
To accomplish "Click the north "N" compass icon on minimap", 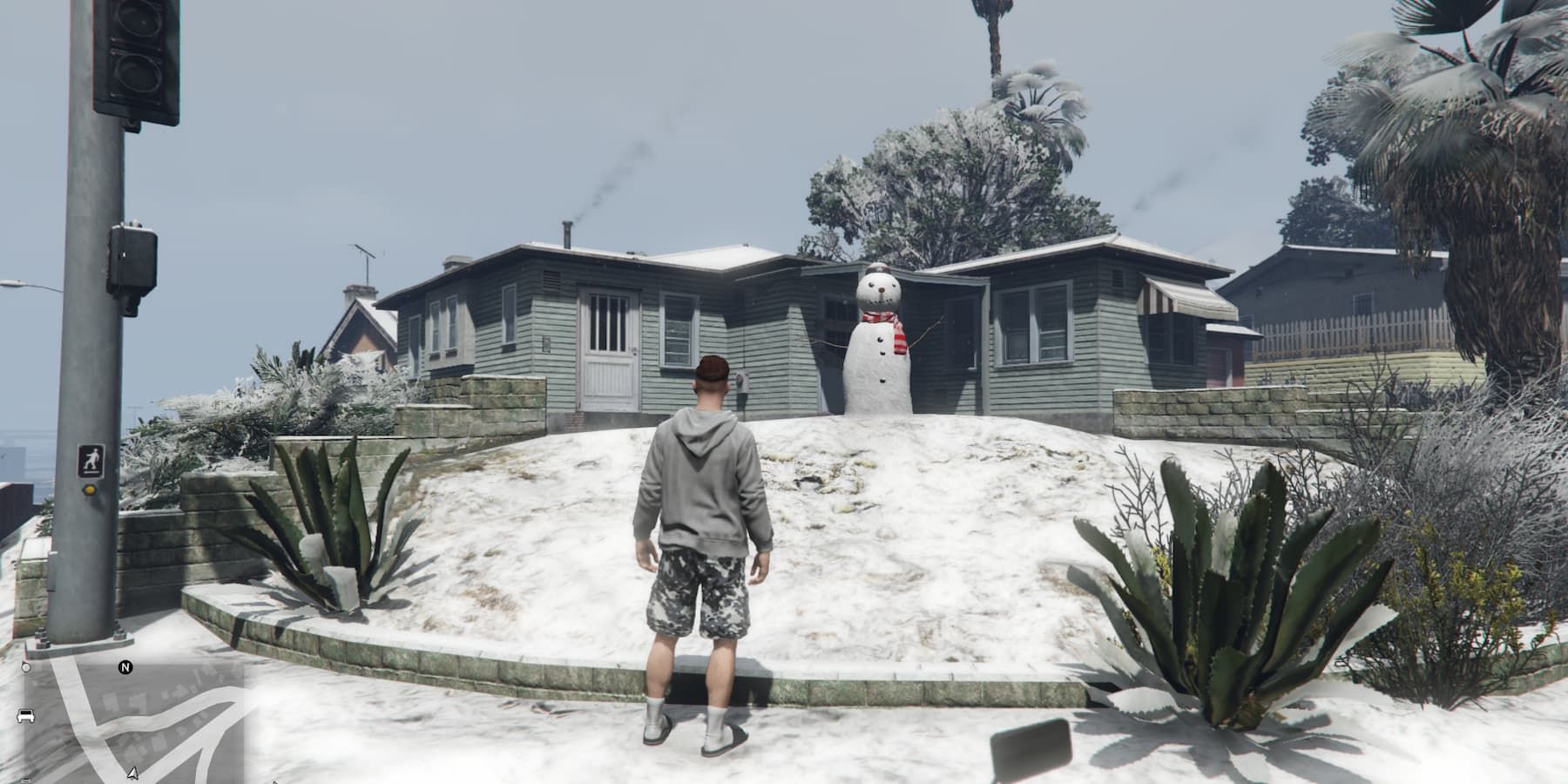I will [125, 668].
